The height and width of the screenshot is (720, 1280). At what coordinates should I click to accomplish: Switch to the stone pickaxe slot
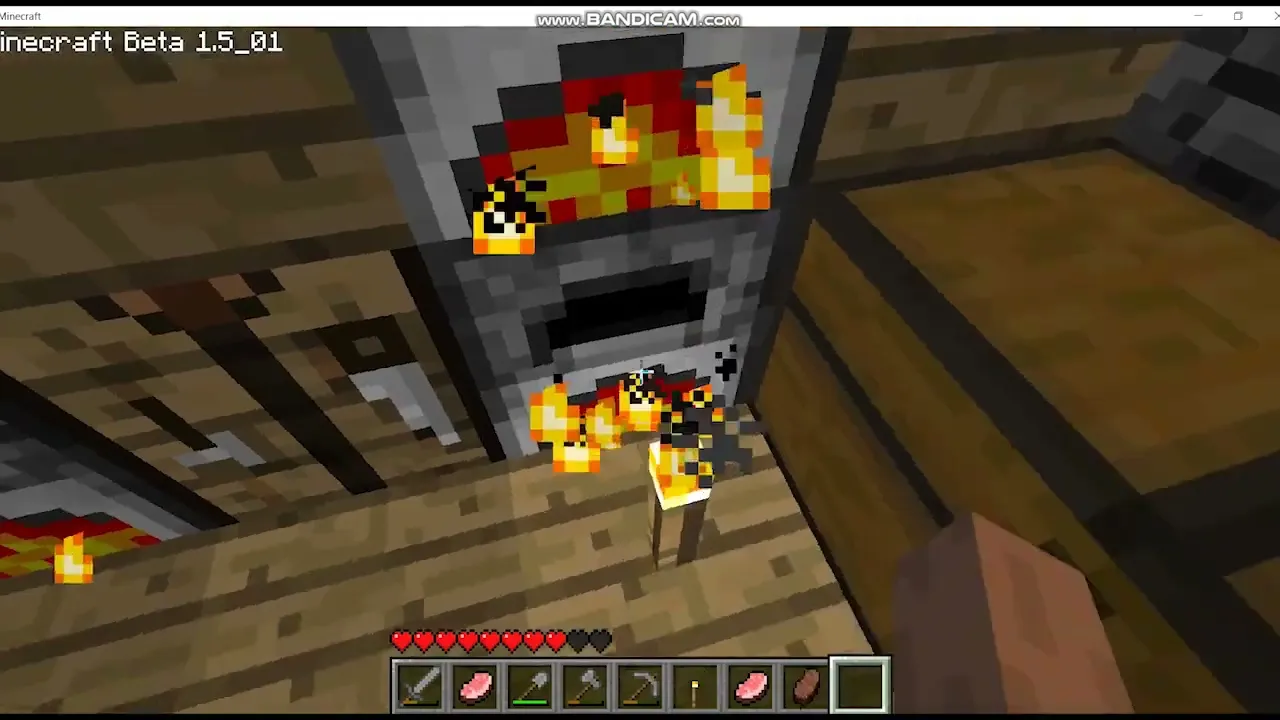tap(640, 686)
